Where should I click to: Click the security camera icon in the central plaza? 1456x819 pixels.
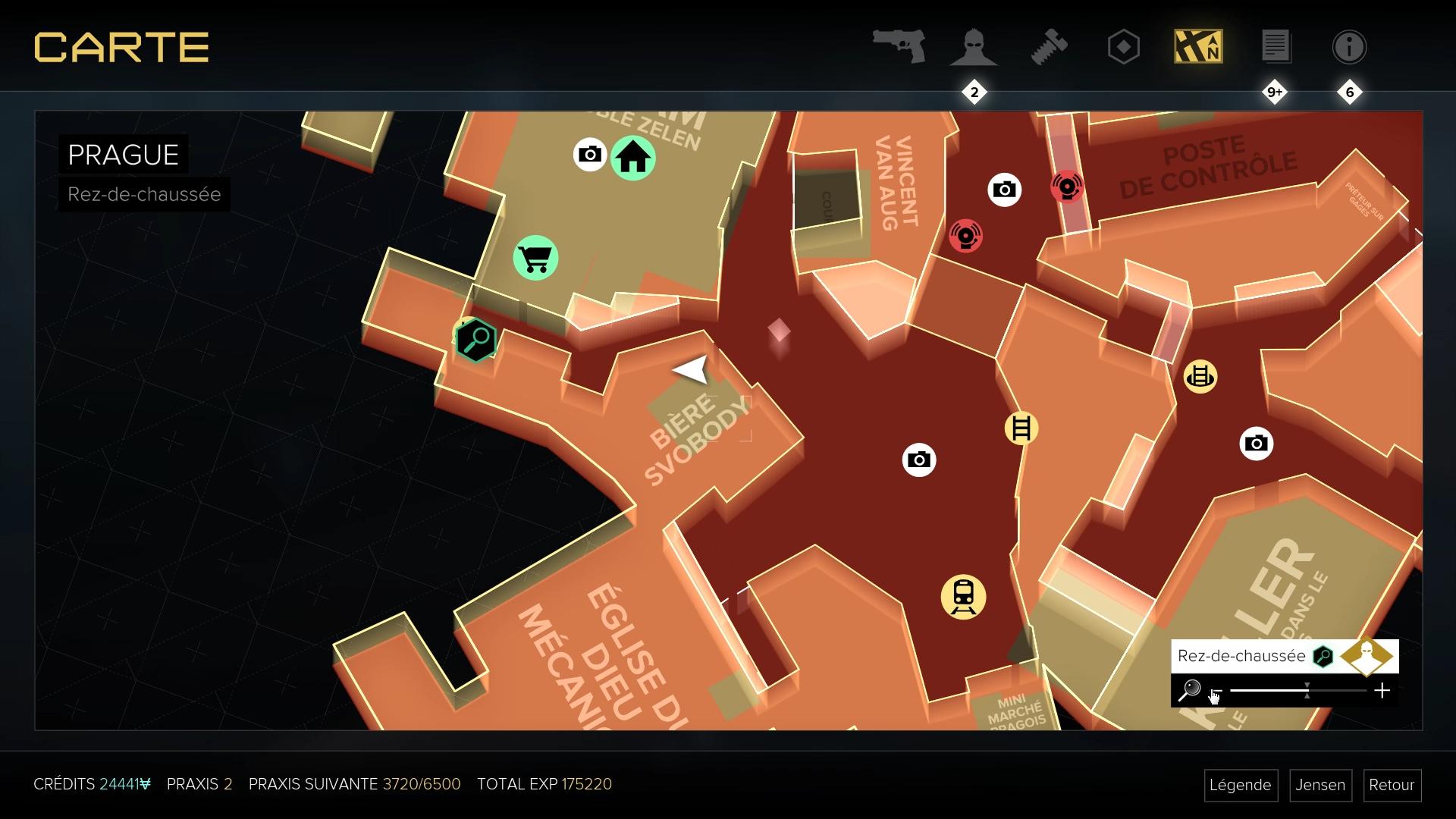tap(918, 460)
